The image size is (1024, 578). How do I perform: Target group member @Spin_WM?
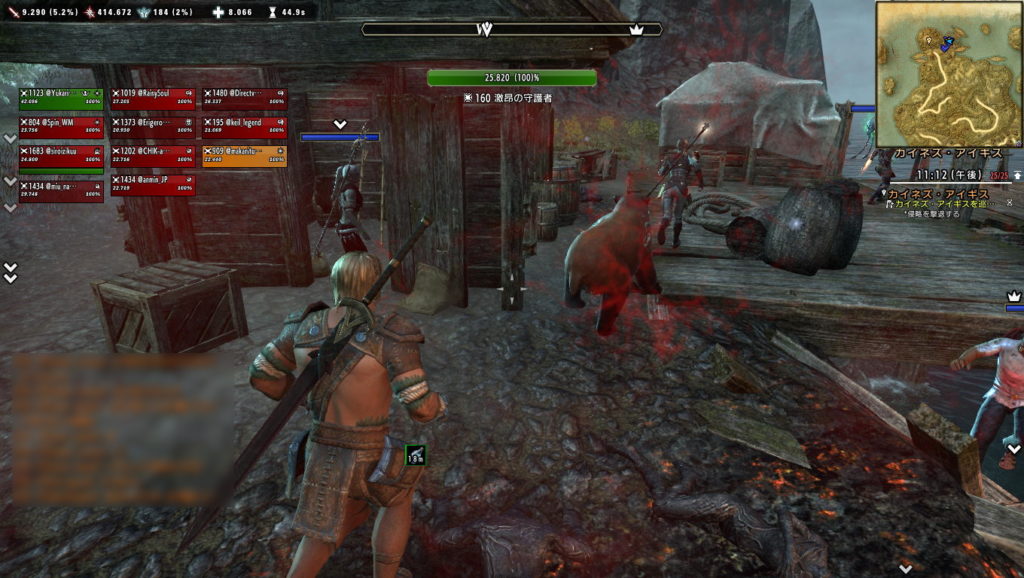(61, 127)
